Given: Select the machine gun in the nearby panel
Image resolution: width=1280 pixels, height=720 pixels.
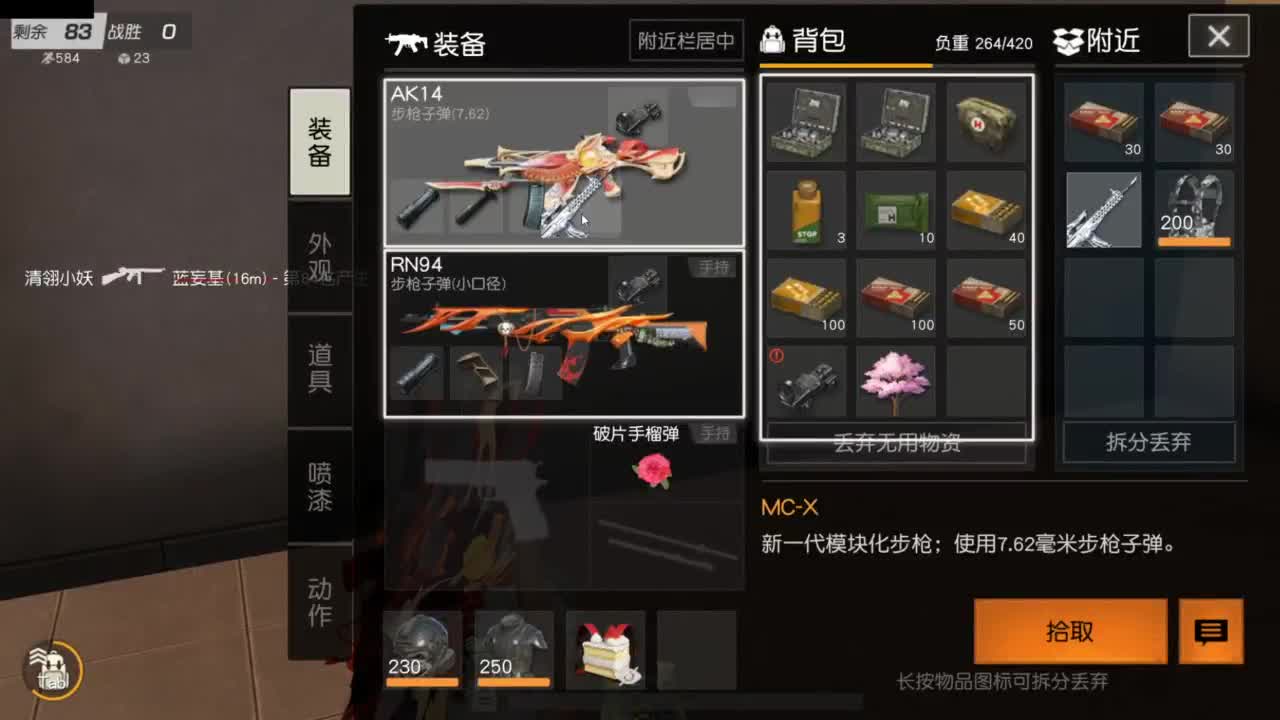Looking at the screenshot, I should [x=1103, y=210].
